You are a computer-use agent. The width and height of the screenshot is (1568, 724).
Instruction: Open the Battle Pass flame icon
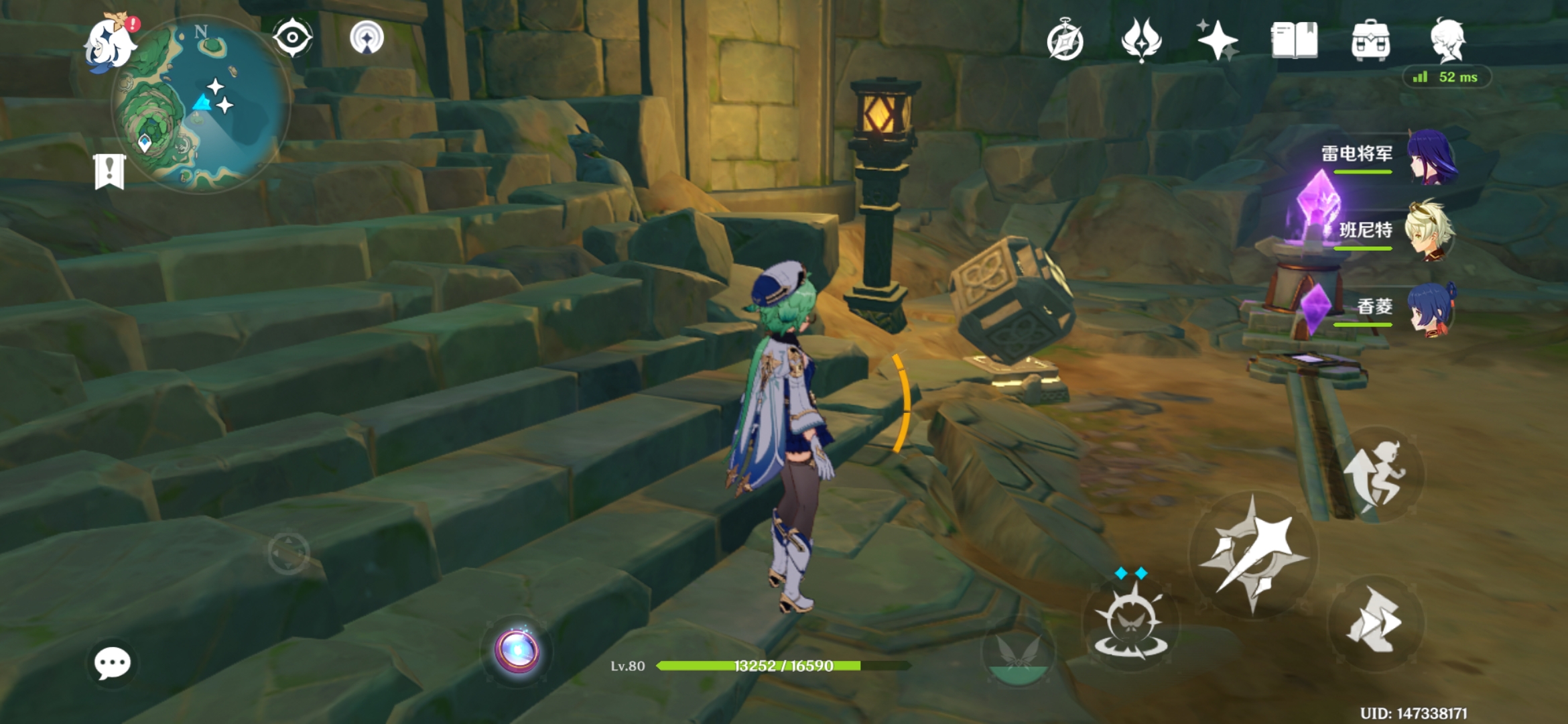(x=1141, y=40)
